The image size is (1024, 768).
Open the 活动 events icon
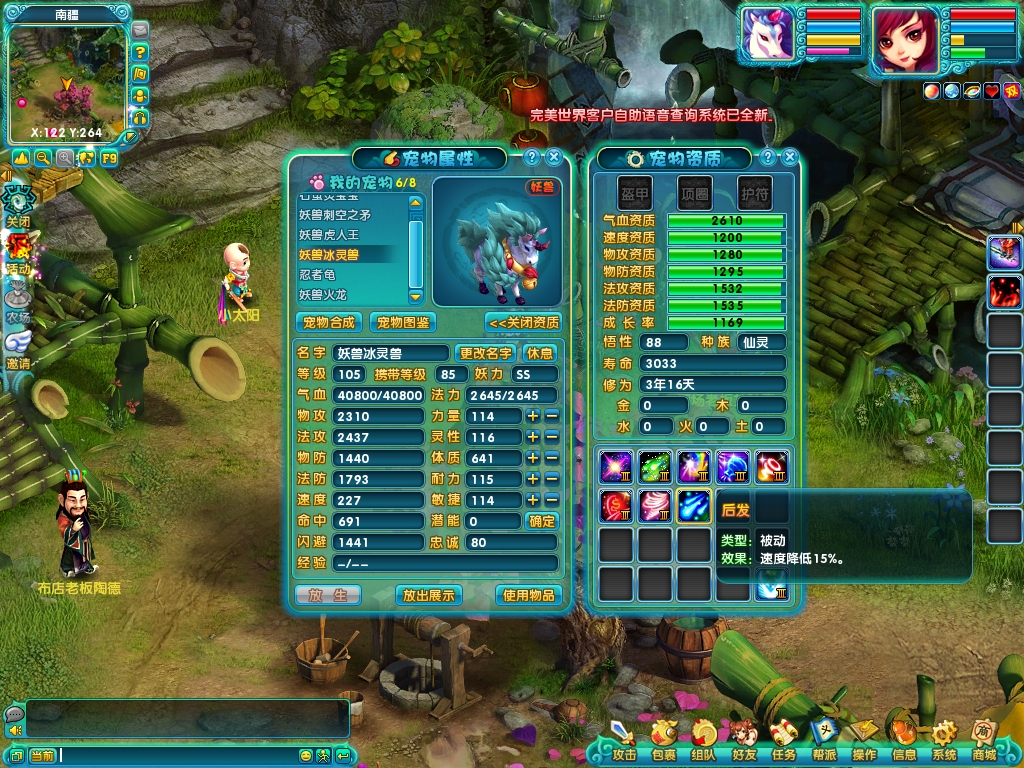coord(18,251)
